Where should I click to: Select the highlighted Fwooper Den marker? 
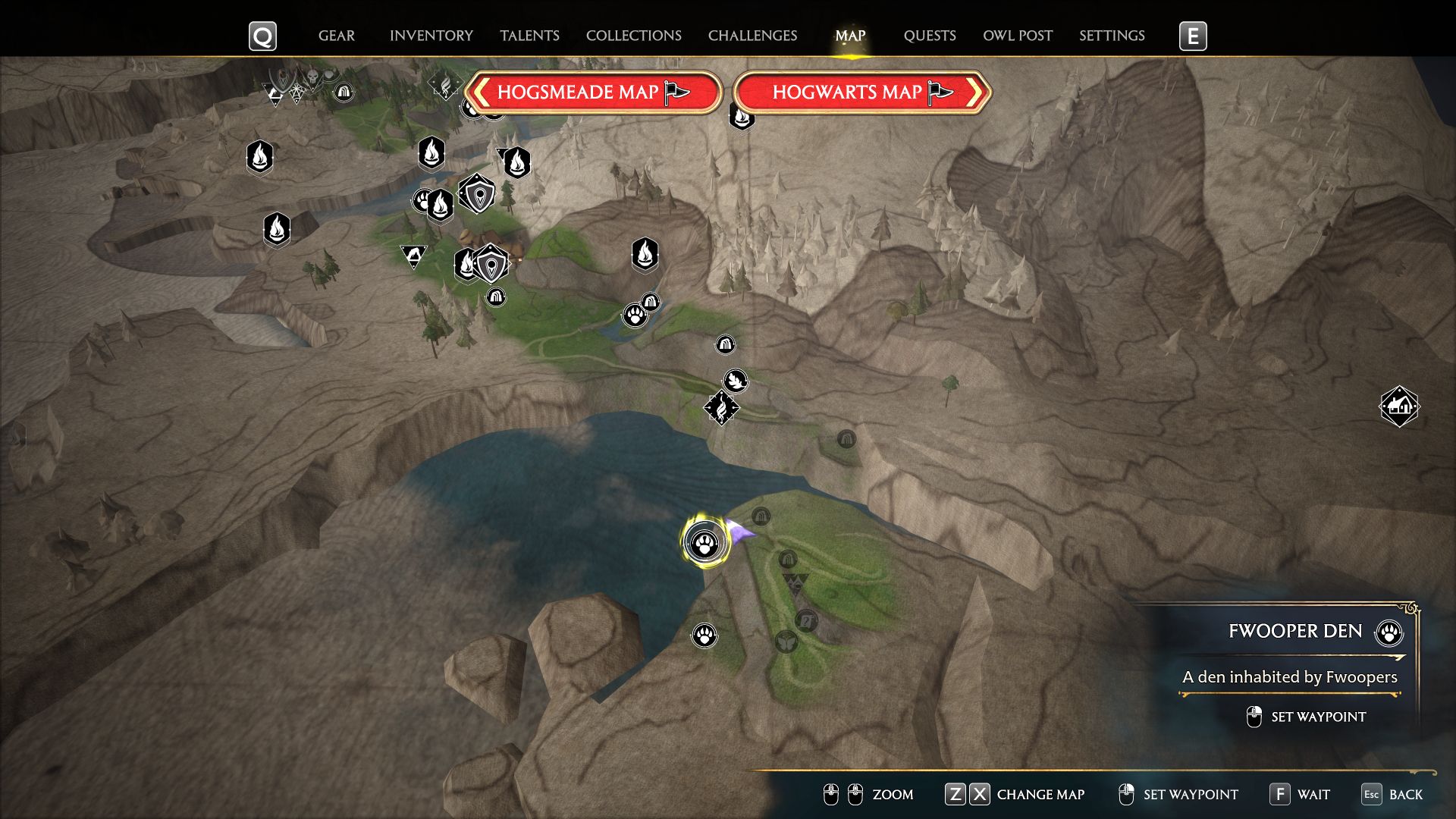click(x=705, y=543)
